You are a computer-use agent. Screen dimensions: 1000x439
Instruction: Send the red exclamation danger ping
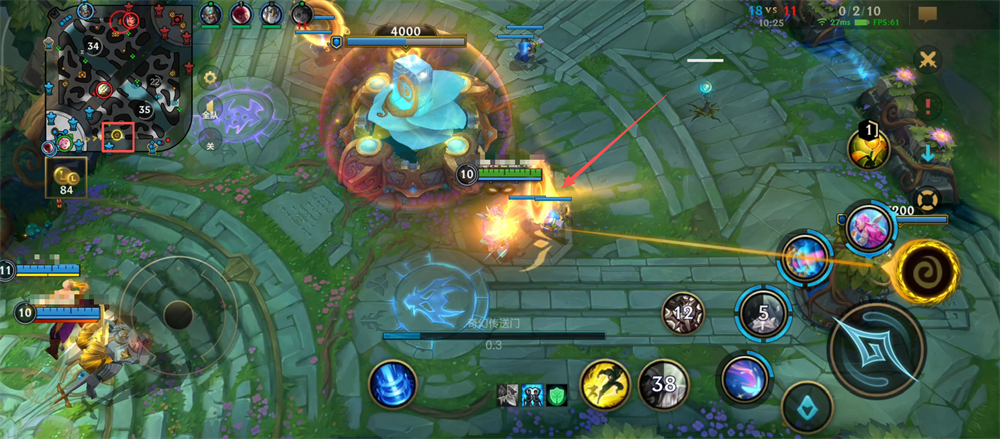point(929,104)
